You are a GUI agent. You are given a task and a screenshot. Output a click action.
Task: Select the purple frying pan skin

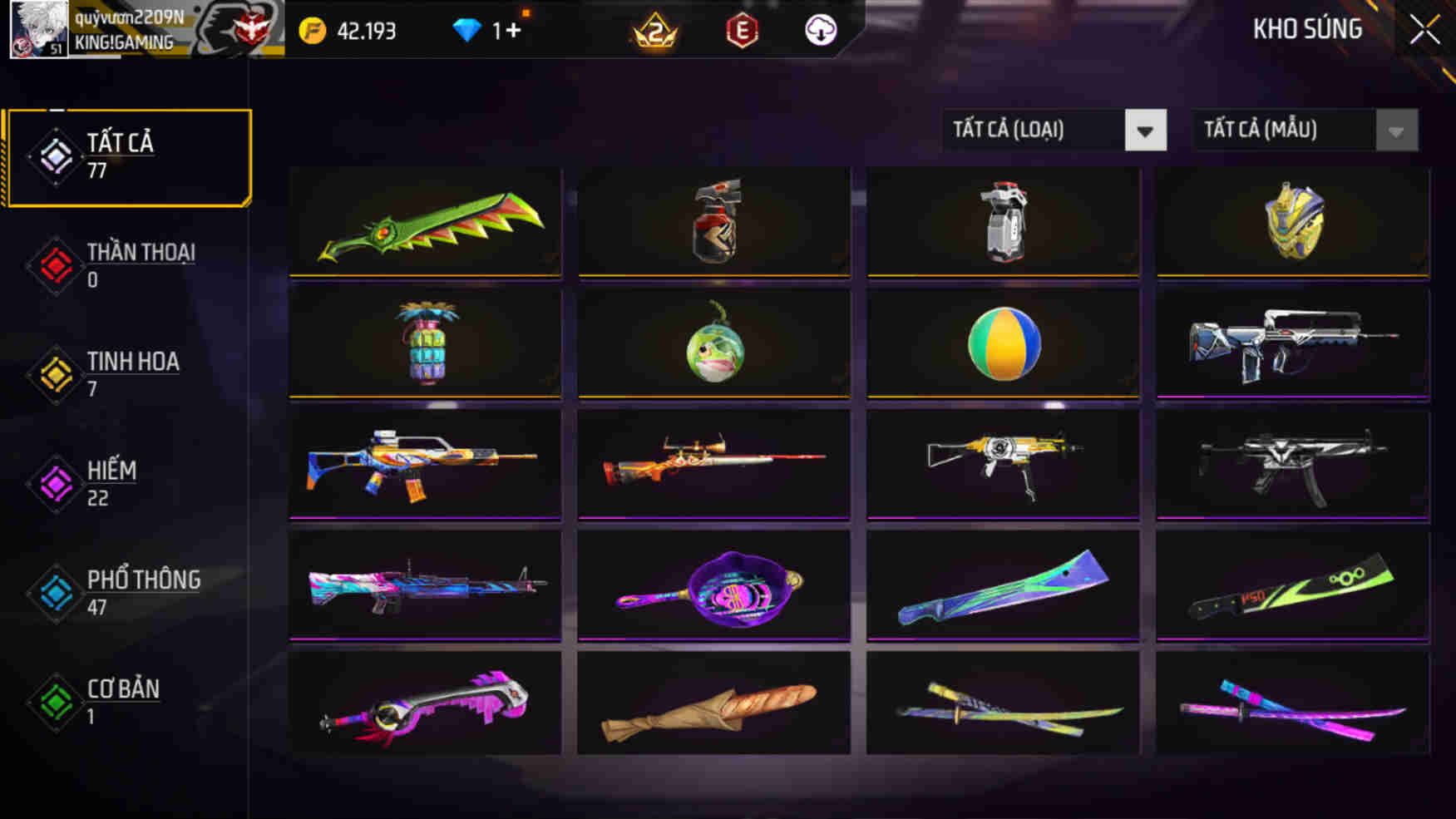(x=714, y=586)
